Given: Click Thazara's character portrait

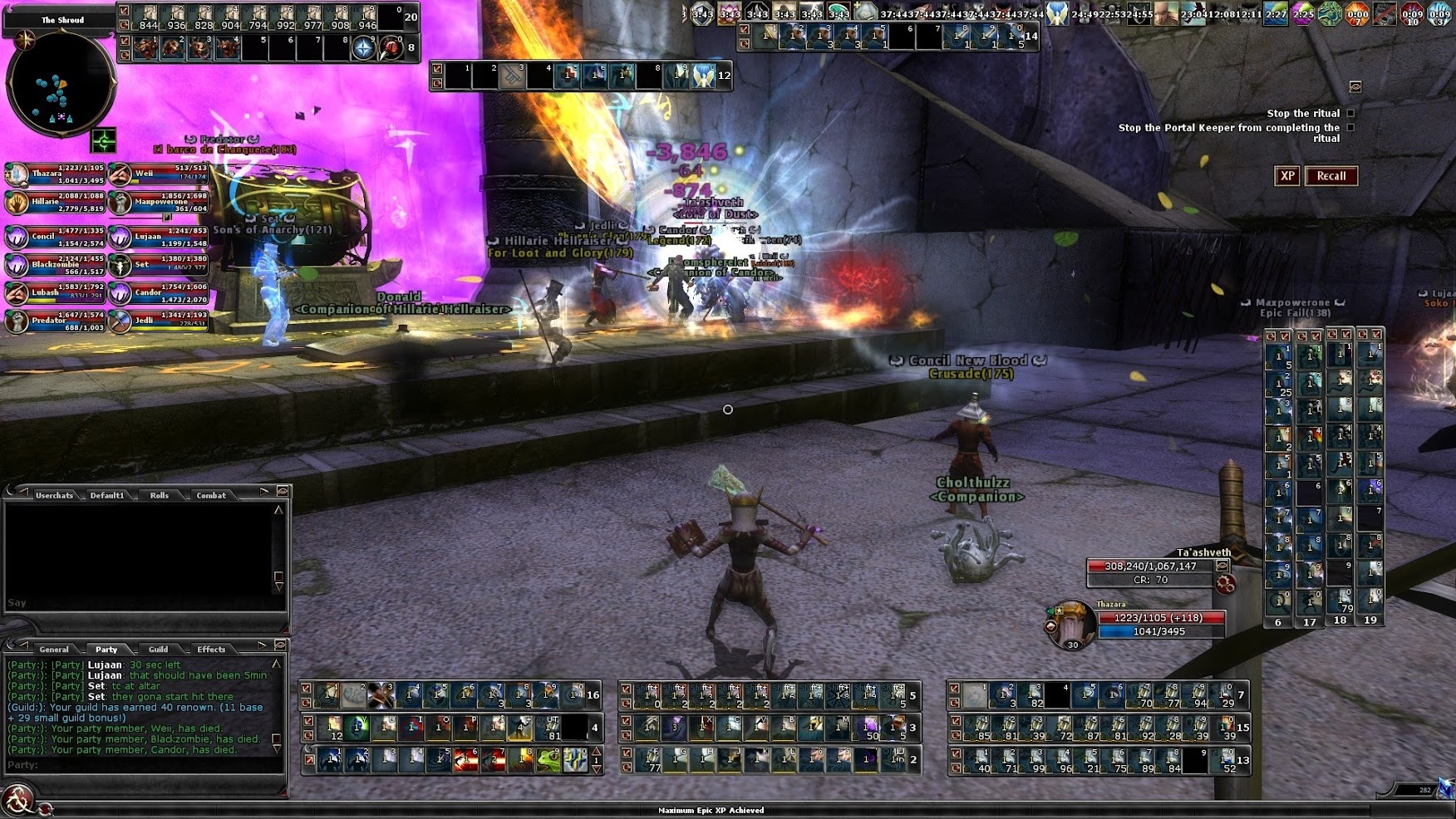Looking at the screenshot, I should point(1071,624).
